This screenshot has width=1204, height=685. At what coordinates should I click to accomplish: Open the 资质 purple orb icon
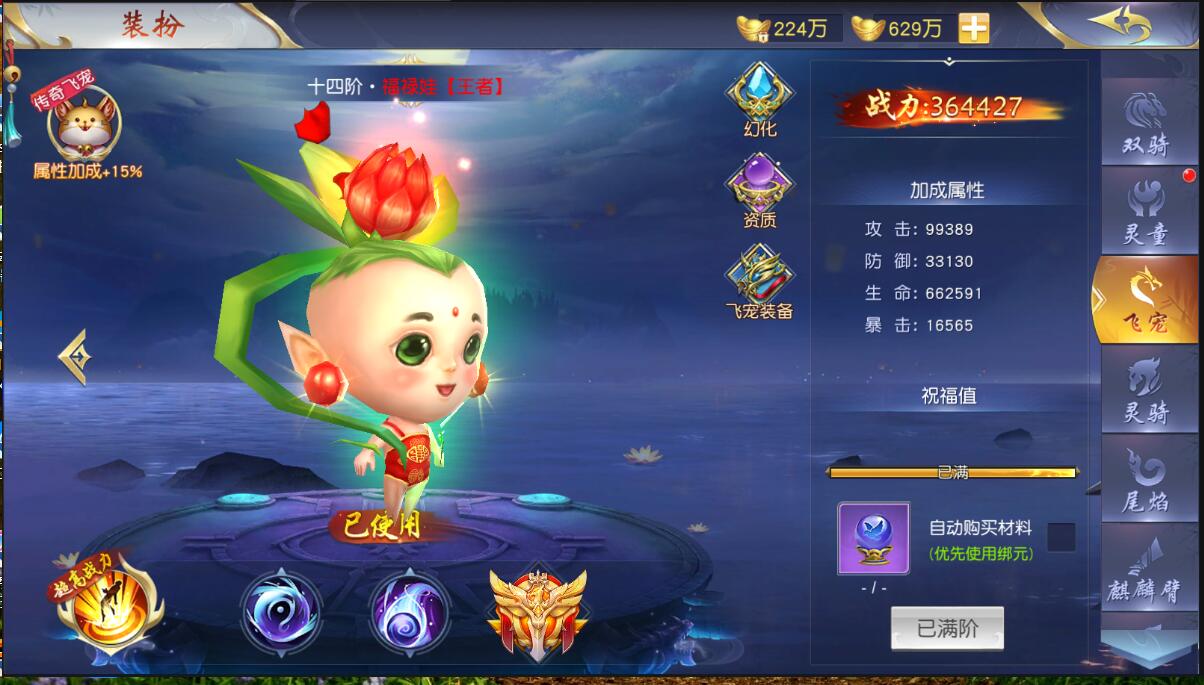click(x=760, y=190)
